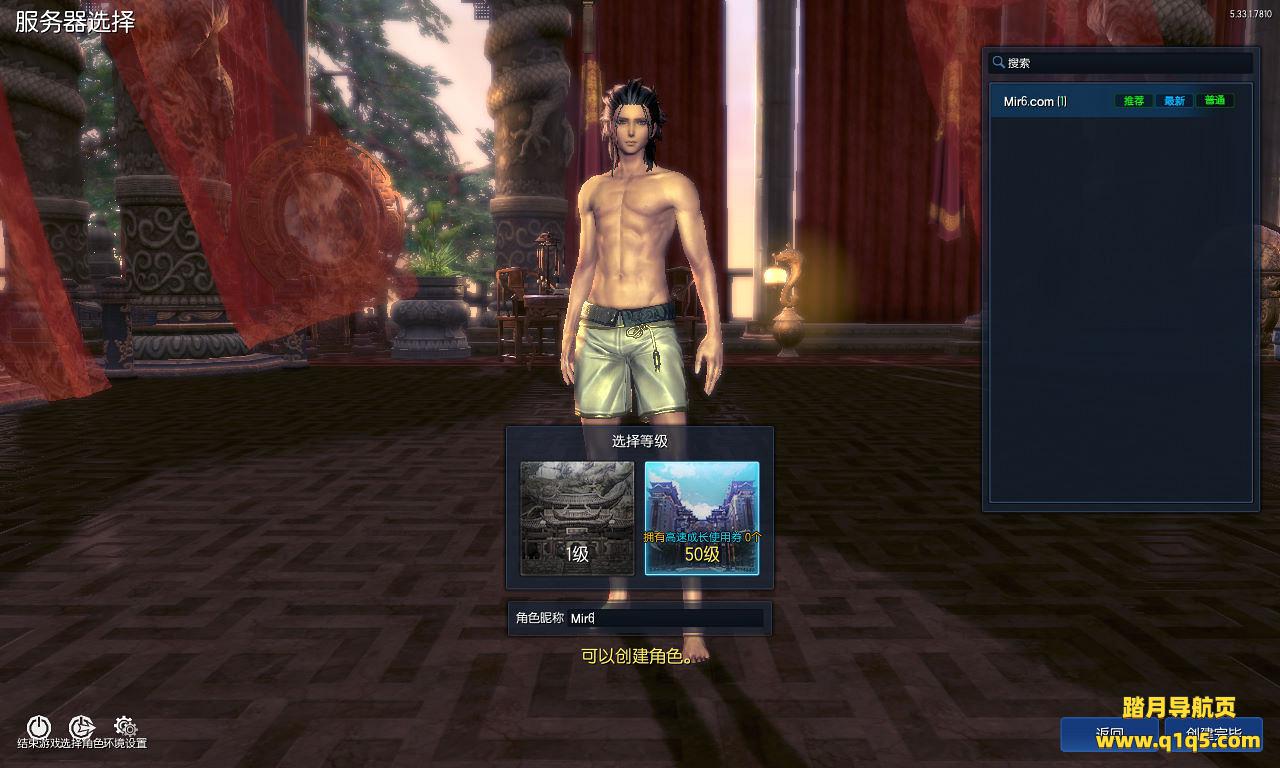The image size is (1280, 768).
Task: Open character select (选择角色) arrow icon
Action: coord(81,727)
